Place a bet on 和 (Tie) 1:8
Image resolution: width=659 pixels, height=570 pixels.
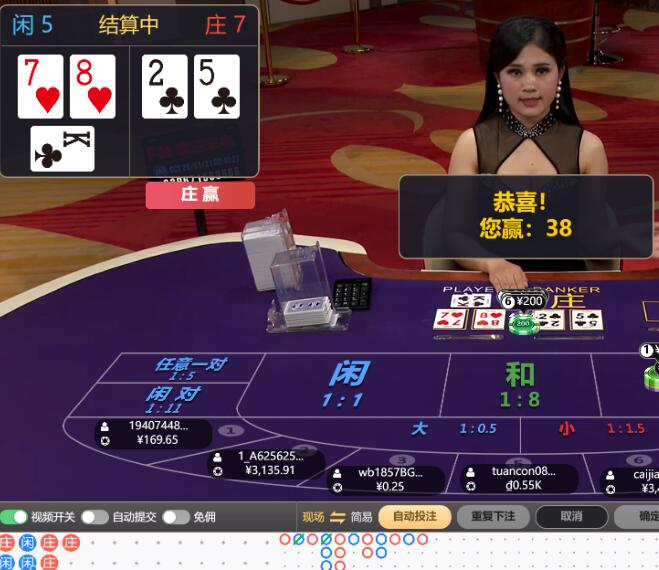point(519,384)
